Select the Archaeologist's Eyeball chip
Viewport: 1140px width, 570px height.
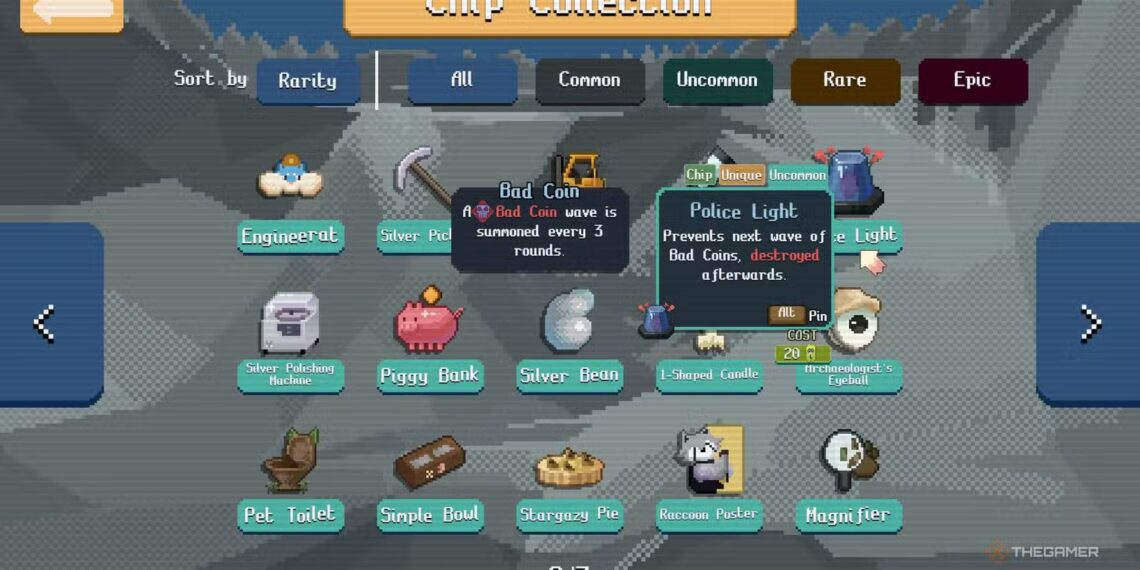tap(853, 318)
